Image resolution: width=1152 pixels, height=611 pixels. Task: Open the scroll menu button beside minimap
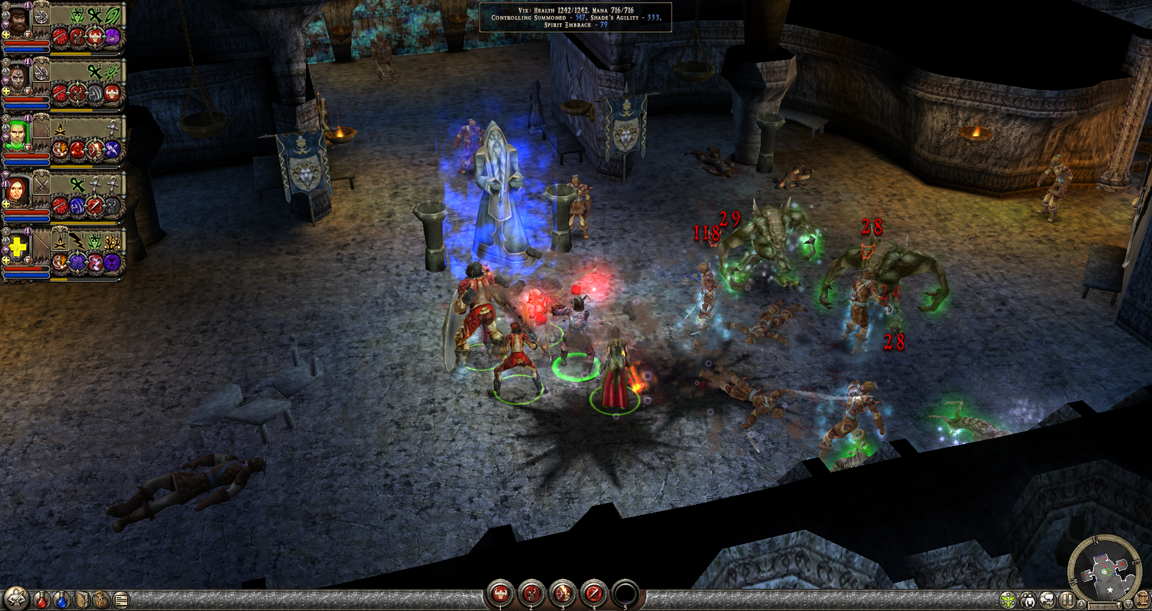tap(1142, 600)
